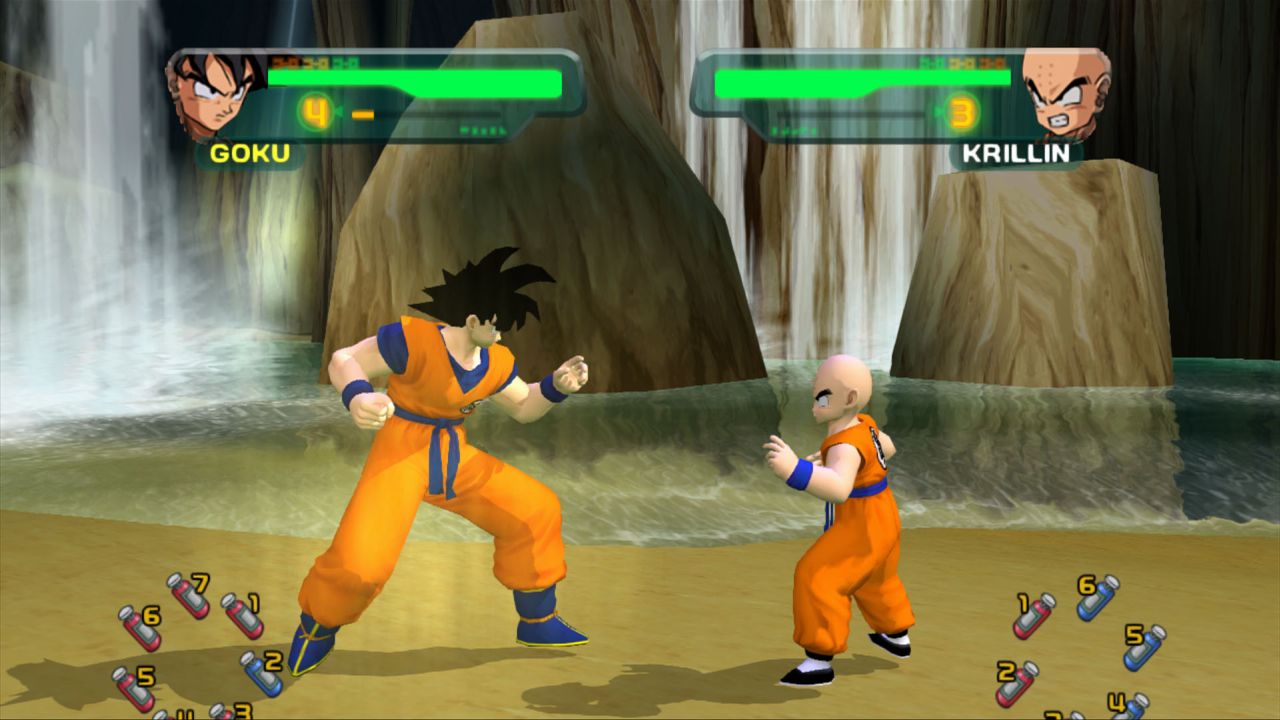Select Krillin's blue capsule number 4
Image resolution: width=1280 pixels, height=720 pixels.
[1129, 708]
